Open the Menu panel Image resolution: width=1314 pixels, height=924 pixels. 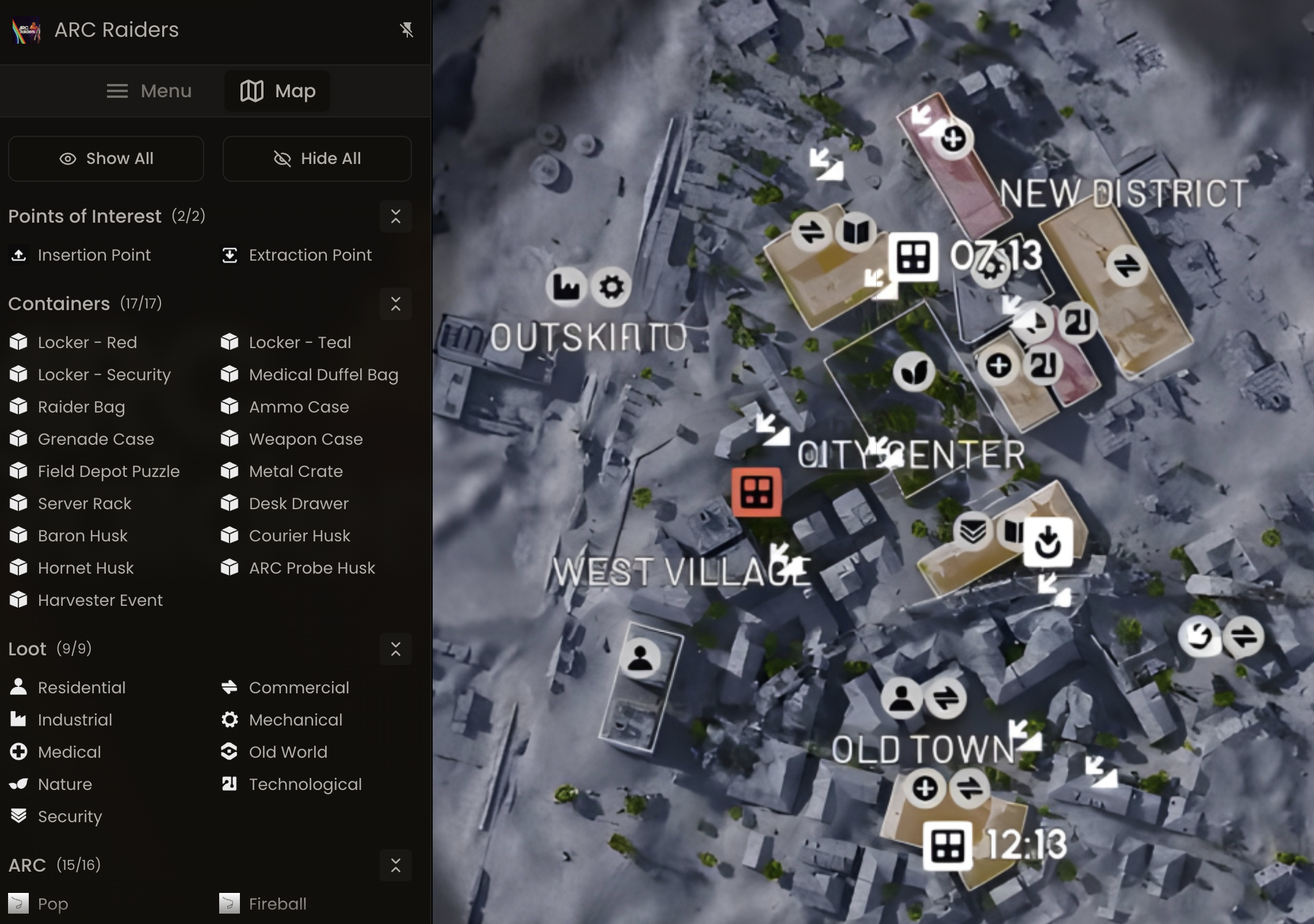coord(149,91)
